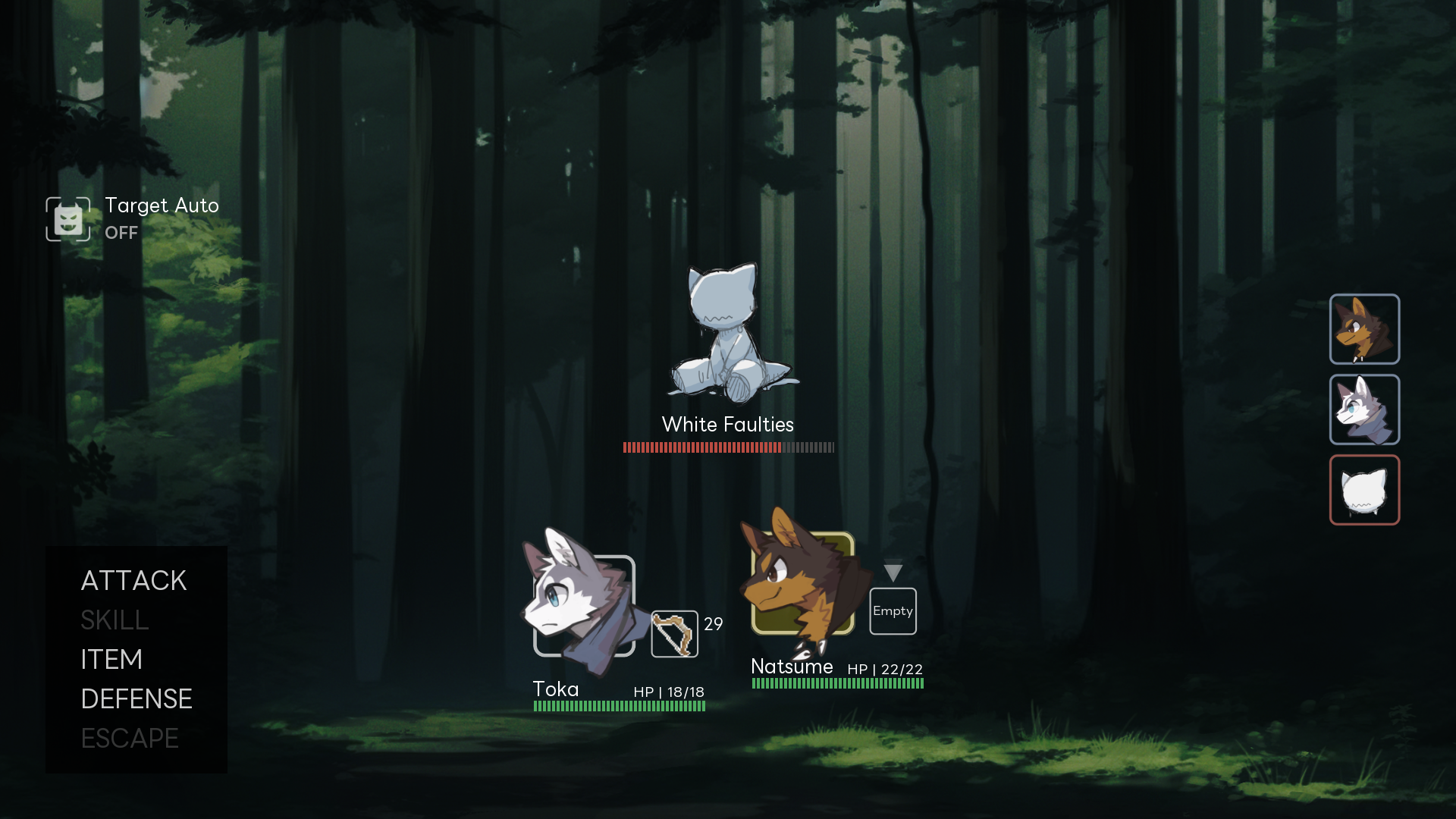The height and width of the screenshot is (819, 1456).
Task: Choose the DEFENSE command
Action: (136, 699)
